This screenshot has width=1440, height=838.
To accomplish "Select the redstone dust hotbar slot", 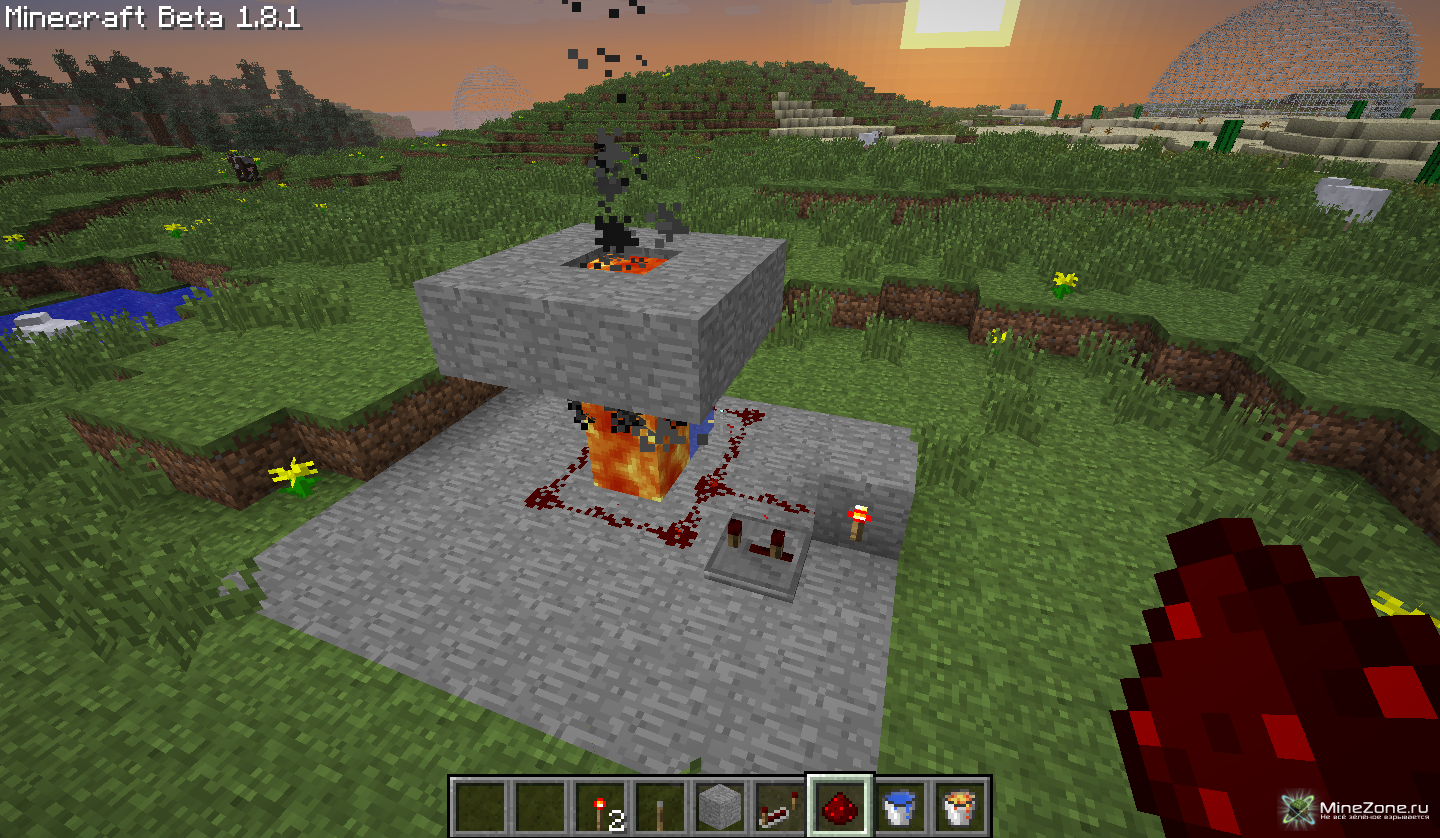I will pyautogui.click(x=840, y=806).
